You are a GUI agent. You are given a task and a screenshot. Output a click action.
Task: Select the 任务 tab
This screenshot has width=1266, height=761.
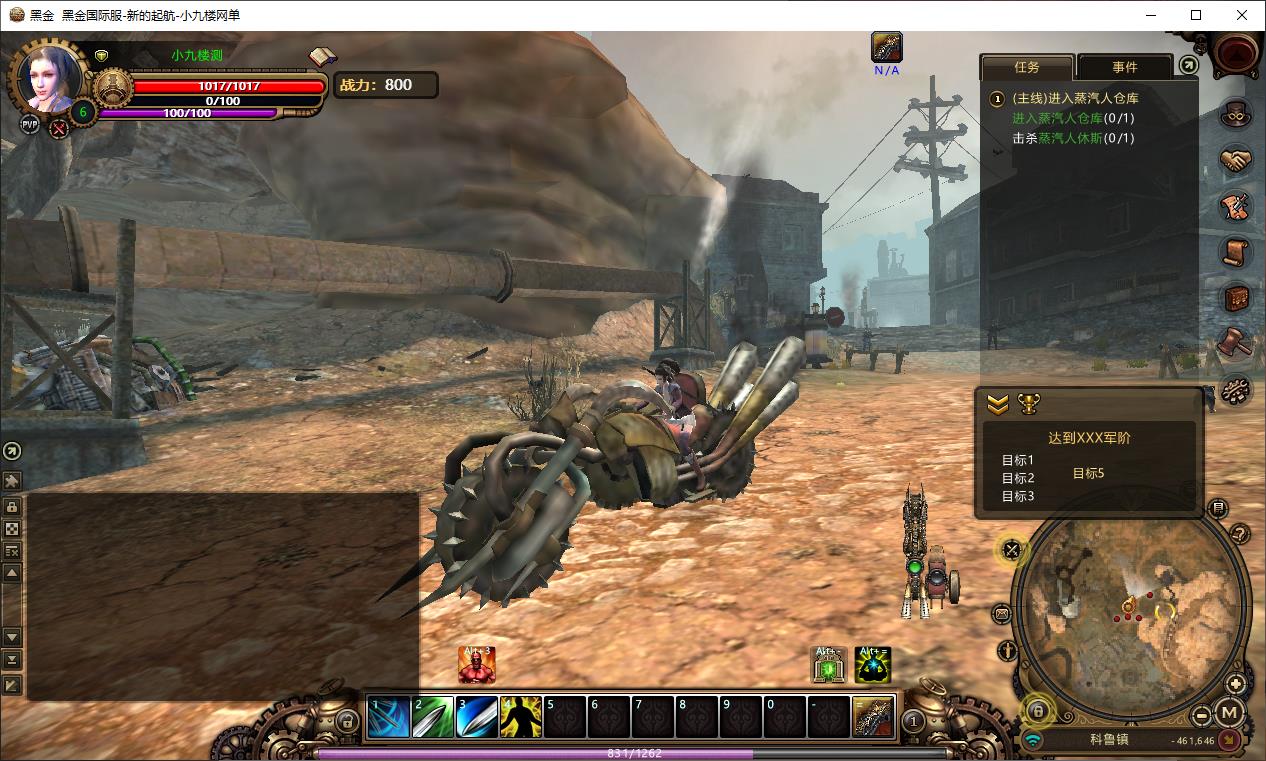click(1027, 67)
